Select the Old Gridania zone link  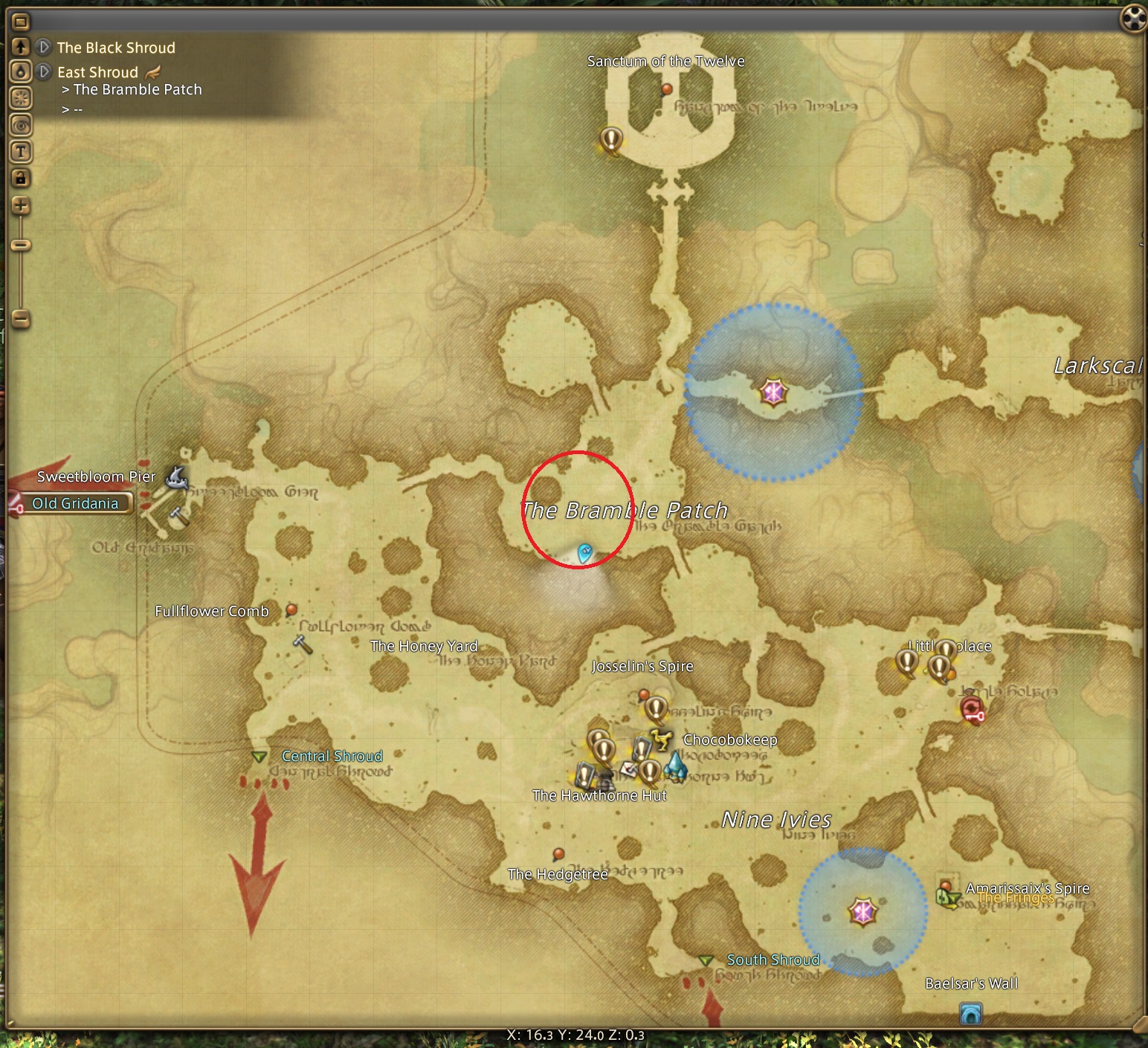click(x=75, y=503)
